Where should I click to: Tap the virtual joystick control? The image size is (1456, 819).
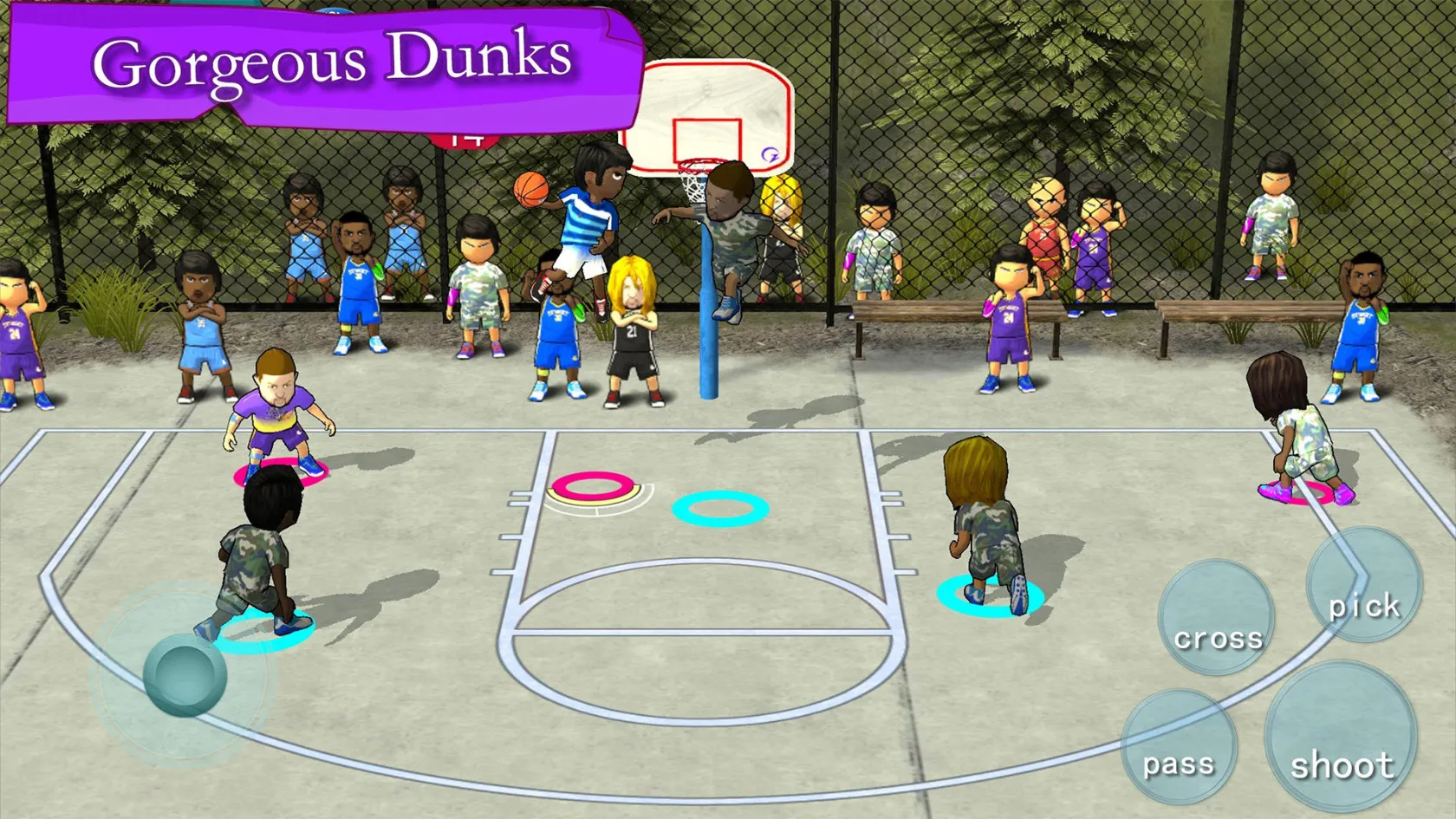pos(186,674)
